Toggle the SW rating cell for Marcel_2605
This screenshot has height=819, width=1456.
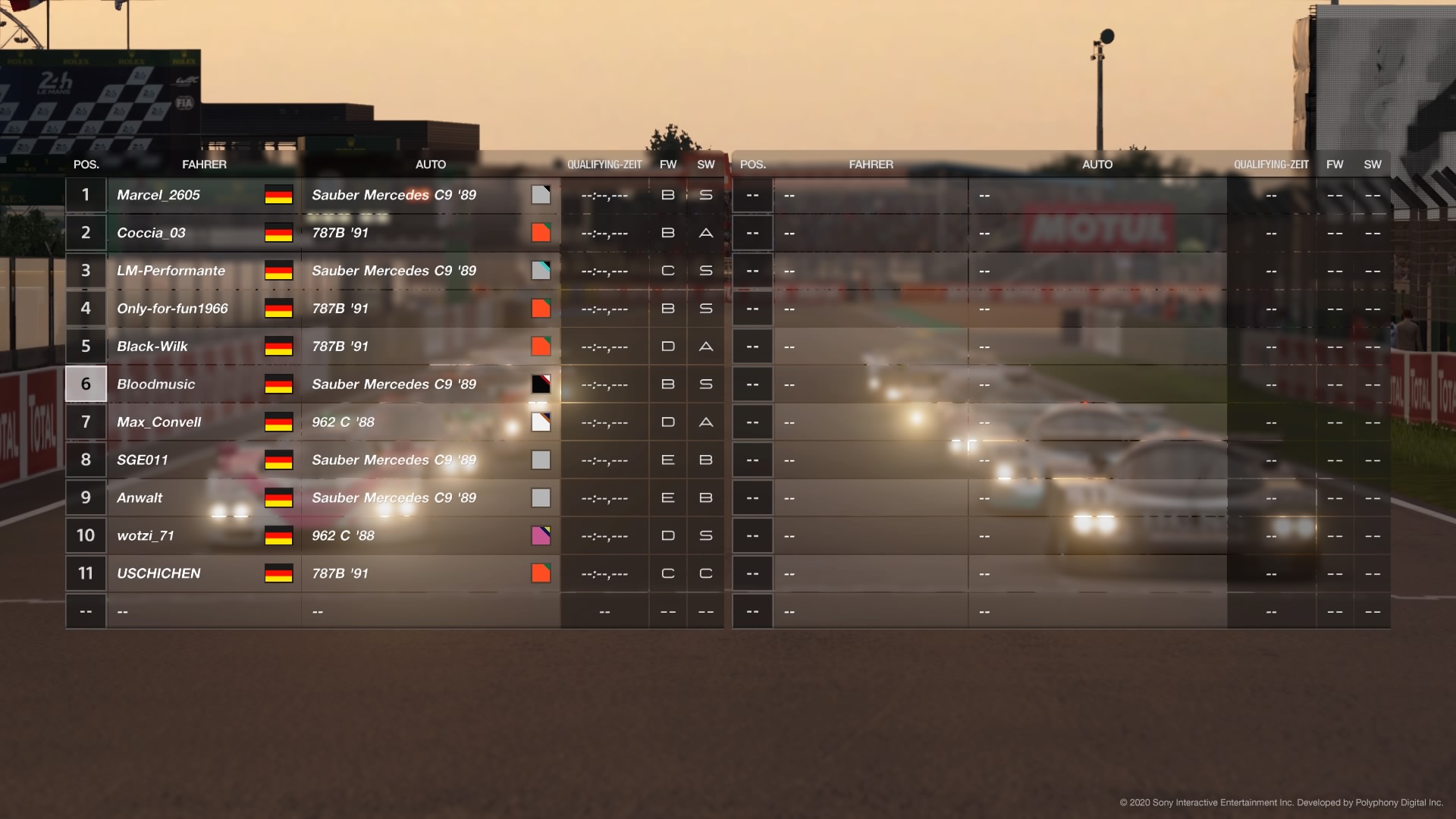tap(705, 195)
